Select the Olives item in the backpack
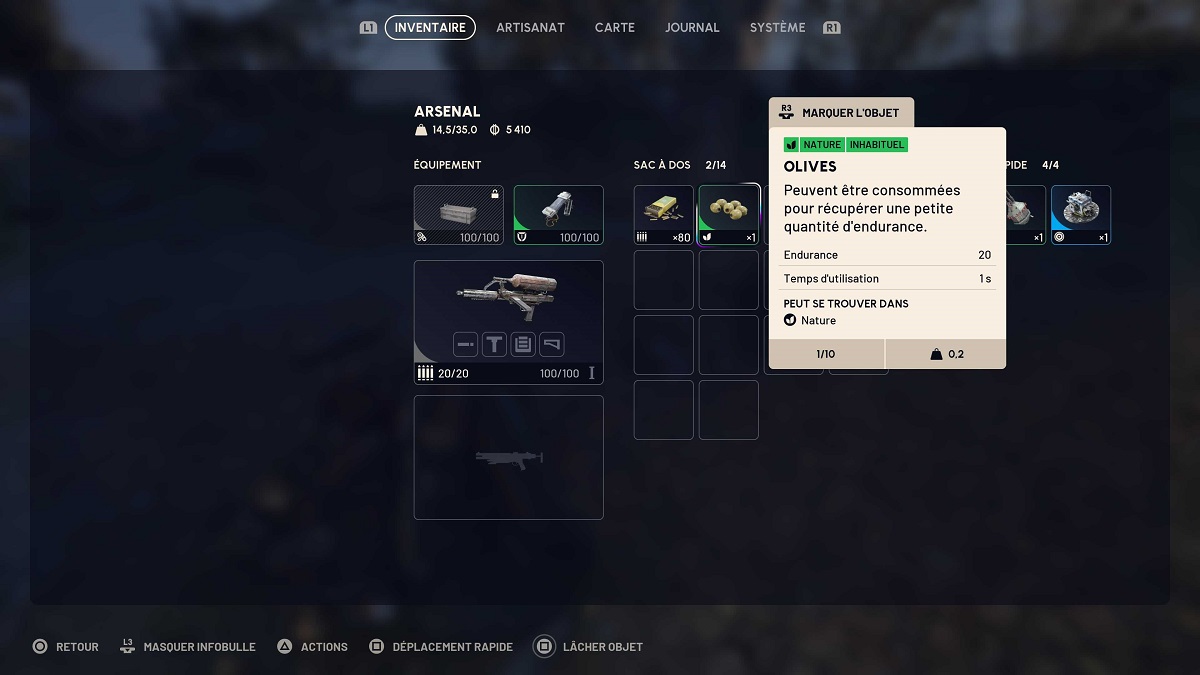 point(729,214)
